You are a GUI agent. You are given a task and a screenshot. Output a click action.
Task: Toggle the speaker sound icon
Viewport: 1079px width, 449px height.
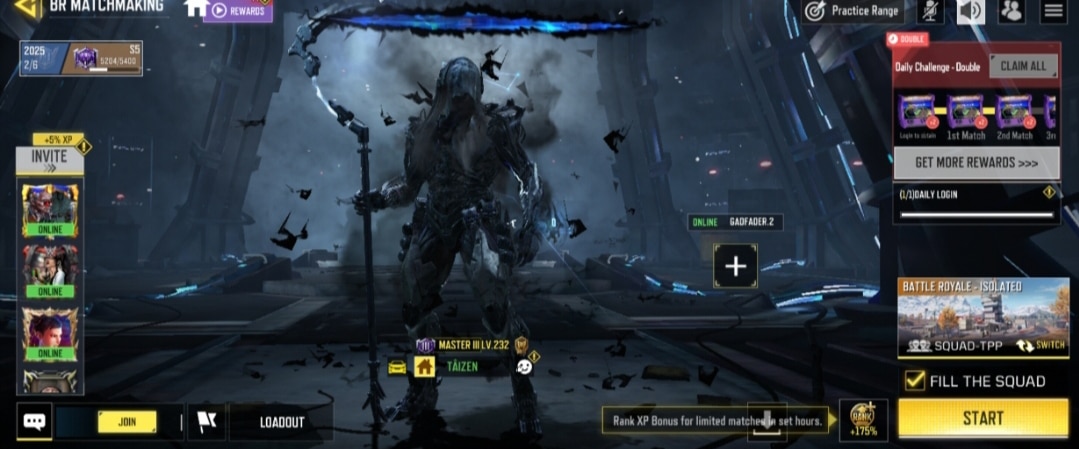tap(970, 11)
